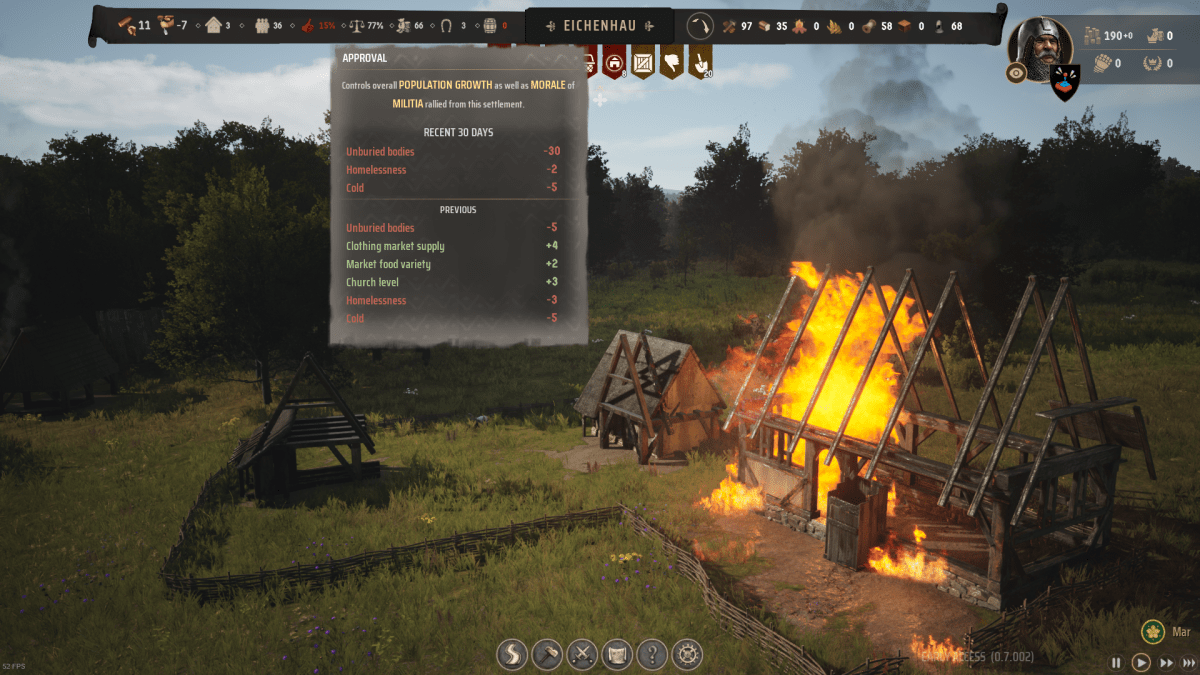The height and width of the screenshot is (675, 1200).
Task: Select the thumbs-down alert banner
Action: click(672, 62)
